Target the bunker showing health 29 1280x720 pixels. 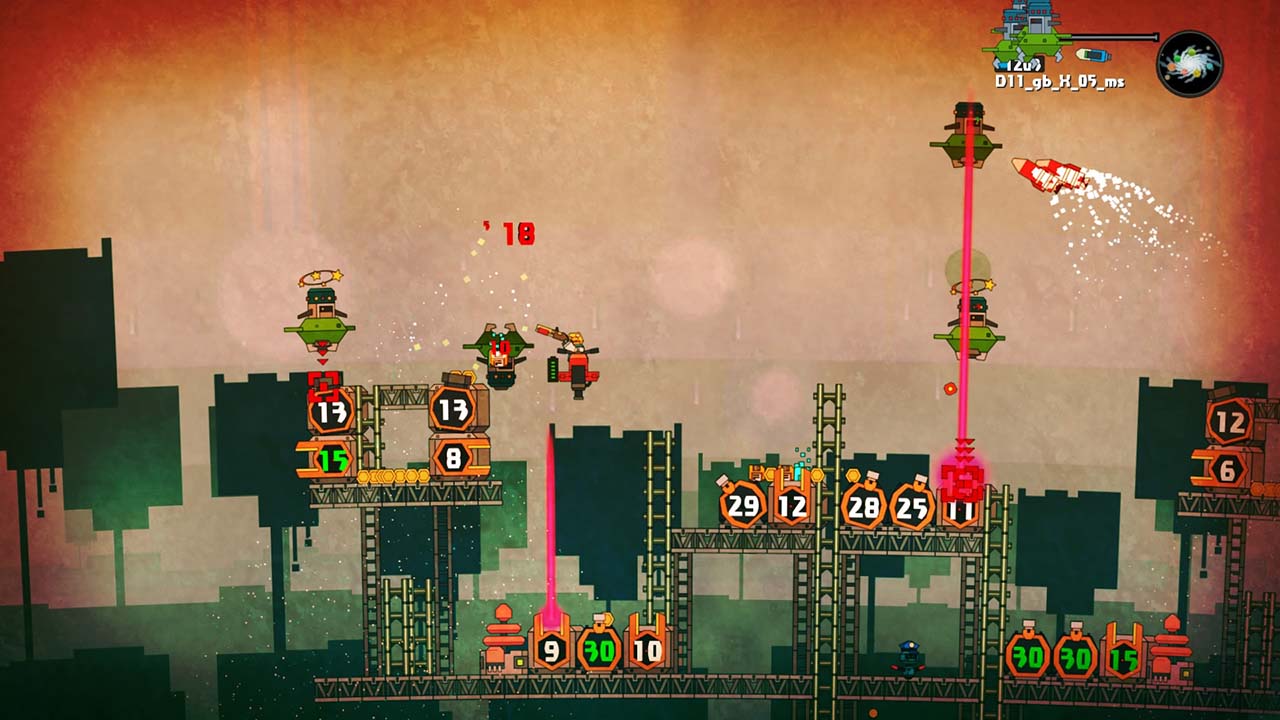pos(740,505)
